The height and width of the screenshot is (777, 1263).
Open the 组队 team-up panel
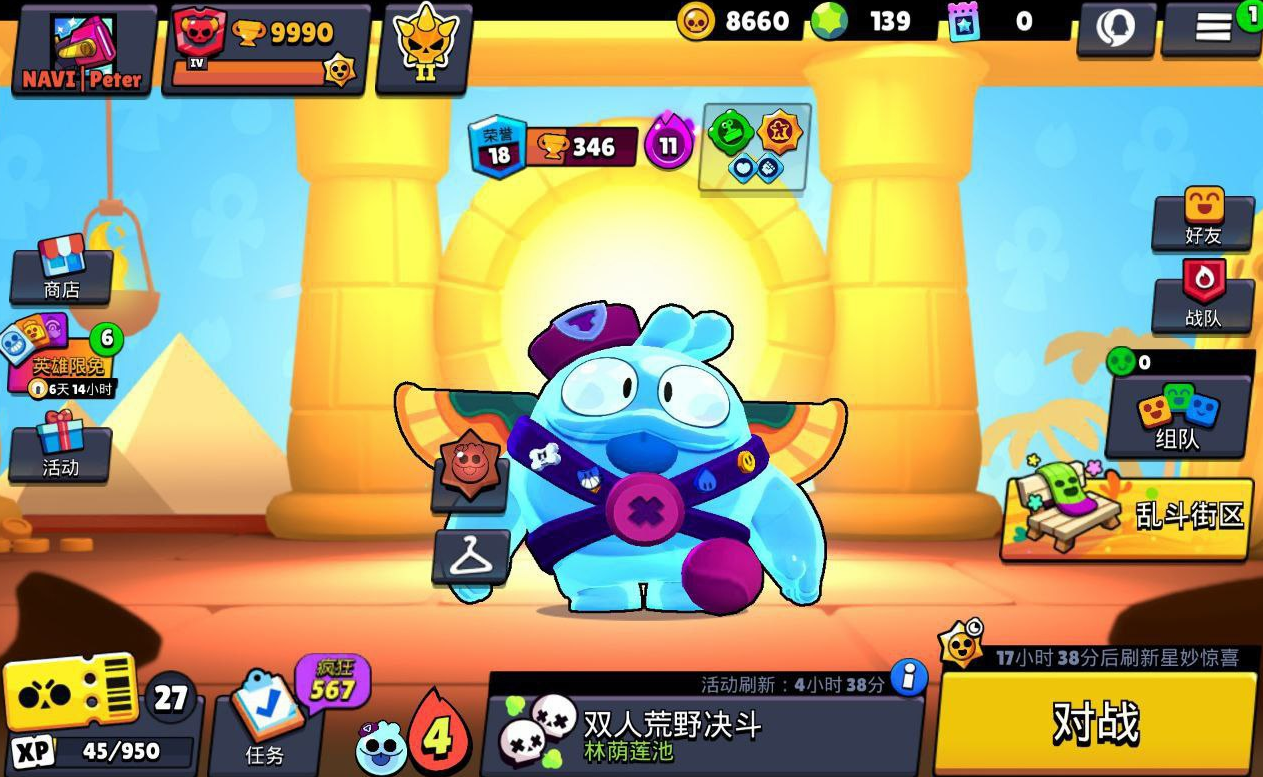pyautogui.click(x=1178, y=415)
